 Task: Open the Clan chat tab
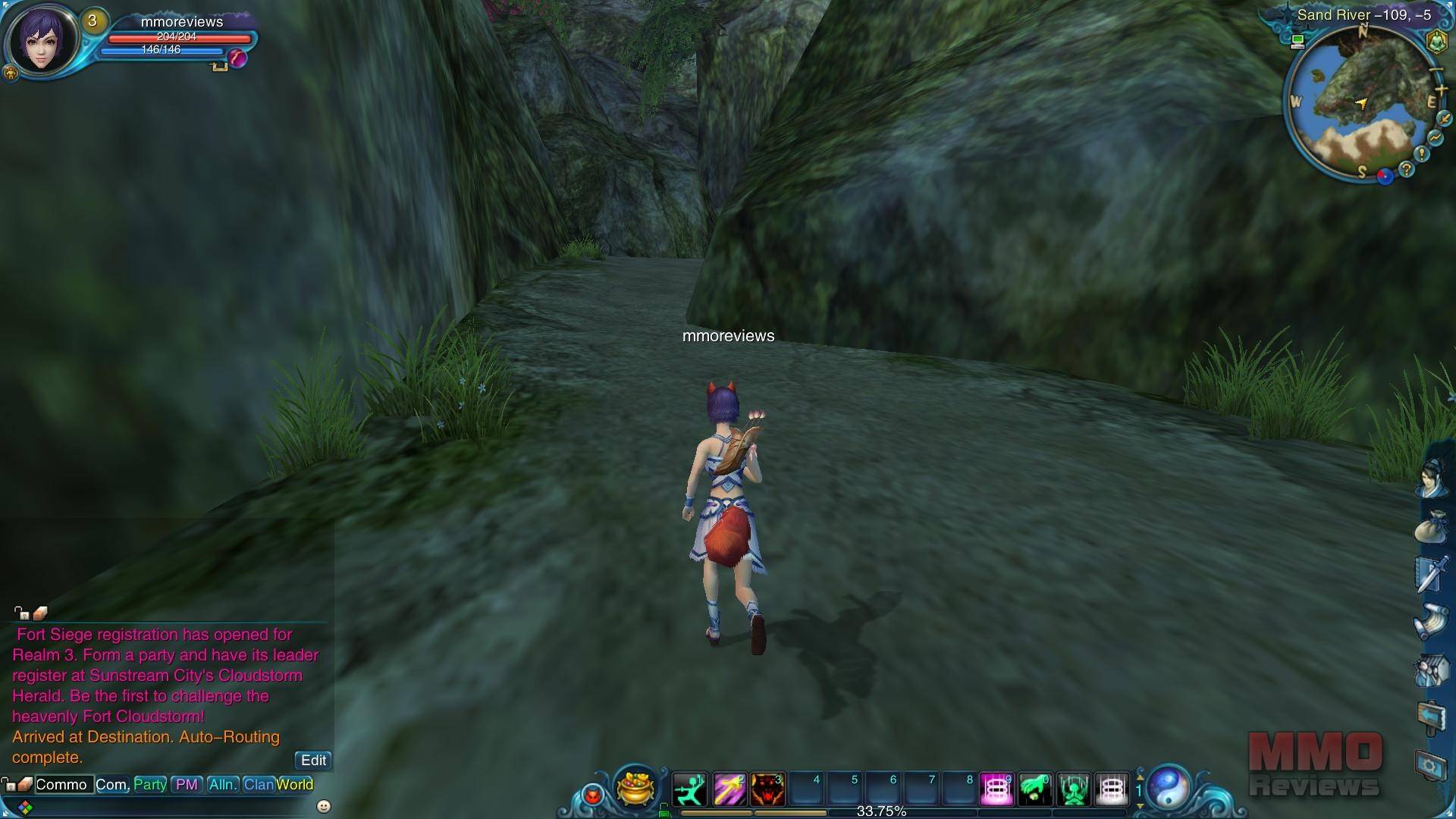pos(258,784)
